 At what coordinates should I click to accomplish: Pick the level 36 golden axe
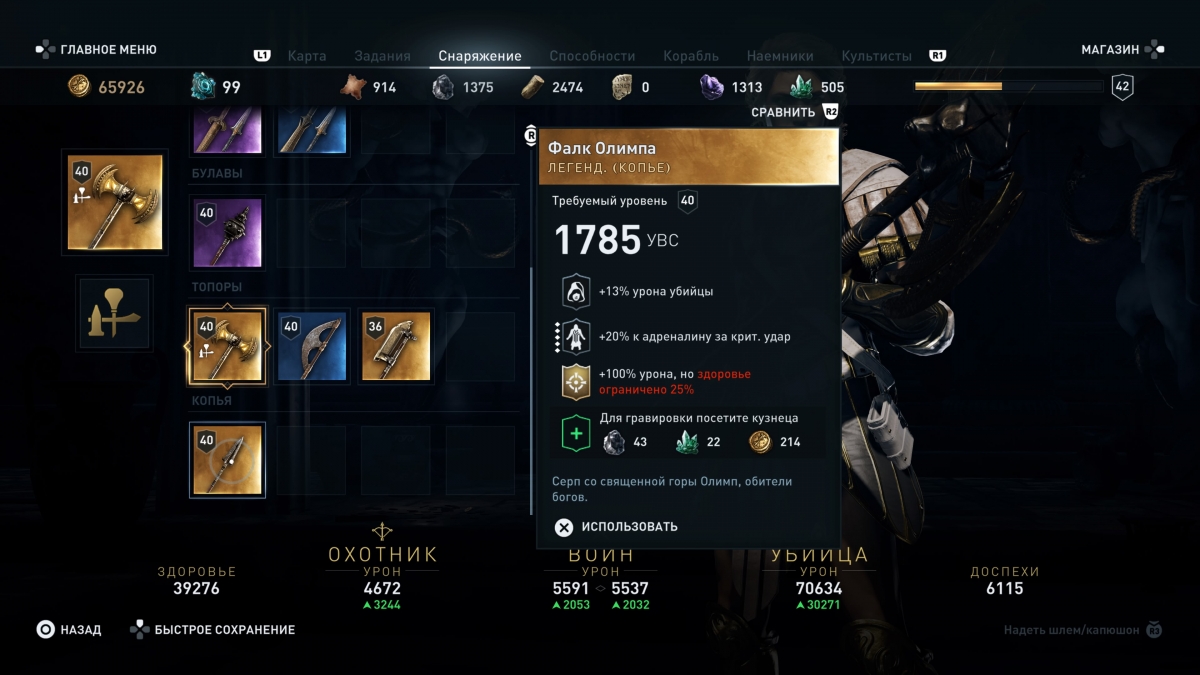pos(396,346)
